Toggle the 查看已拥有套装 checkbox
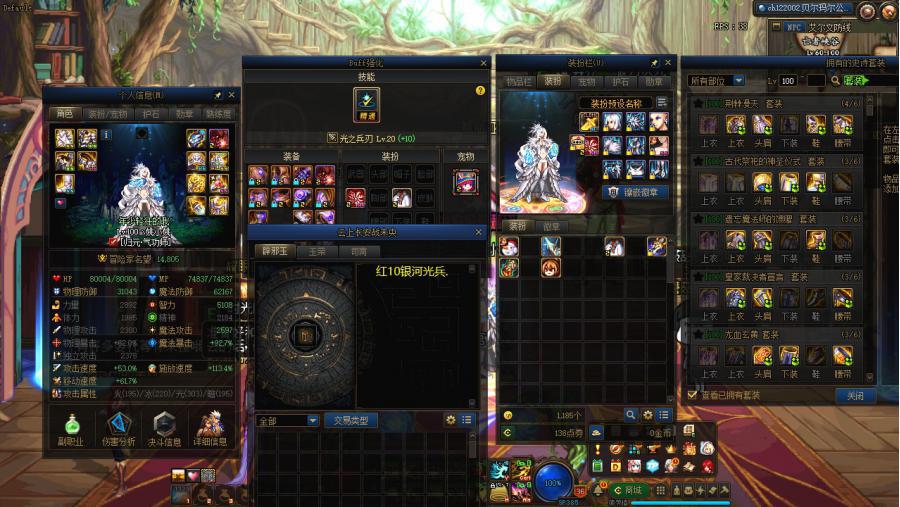Screen dimensions: 900x507 (x=693, y=395)
